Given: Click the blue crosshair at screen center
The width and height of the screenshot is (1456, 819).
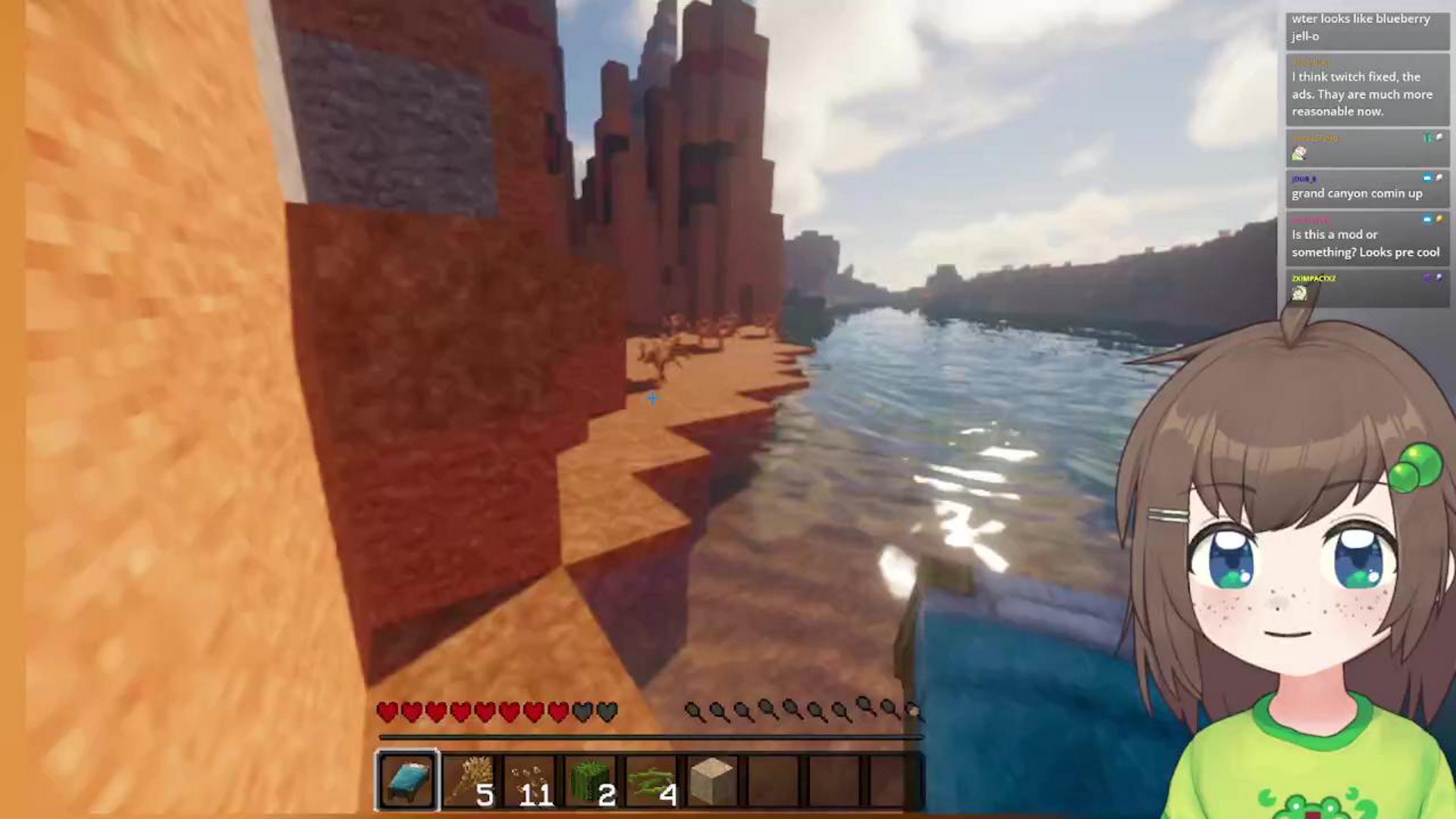Looking at the screenshot, I should [652, 399].
